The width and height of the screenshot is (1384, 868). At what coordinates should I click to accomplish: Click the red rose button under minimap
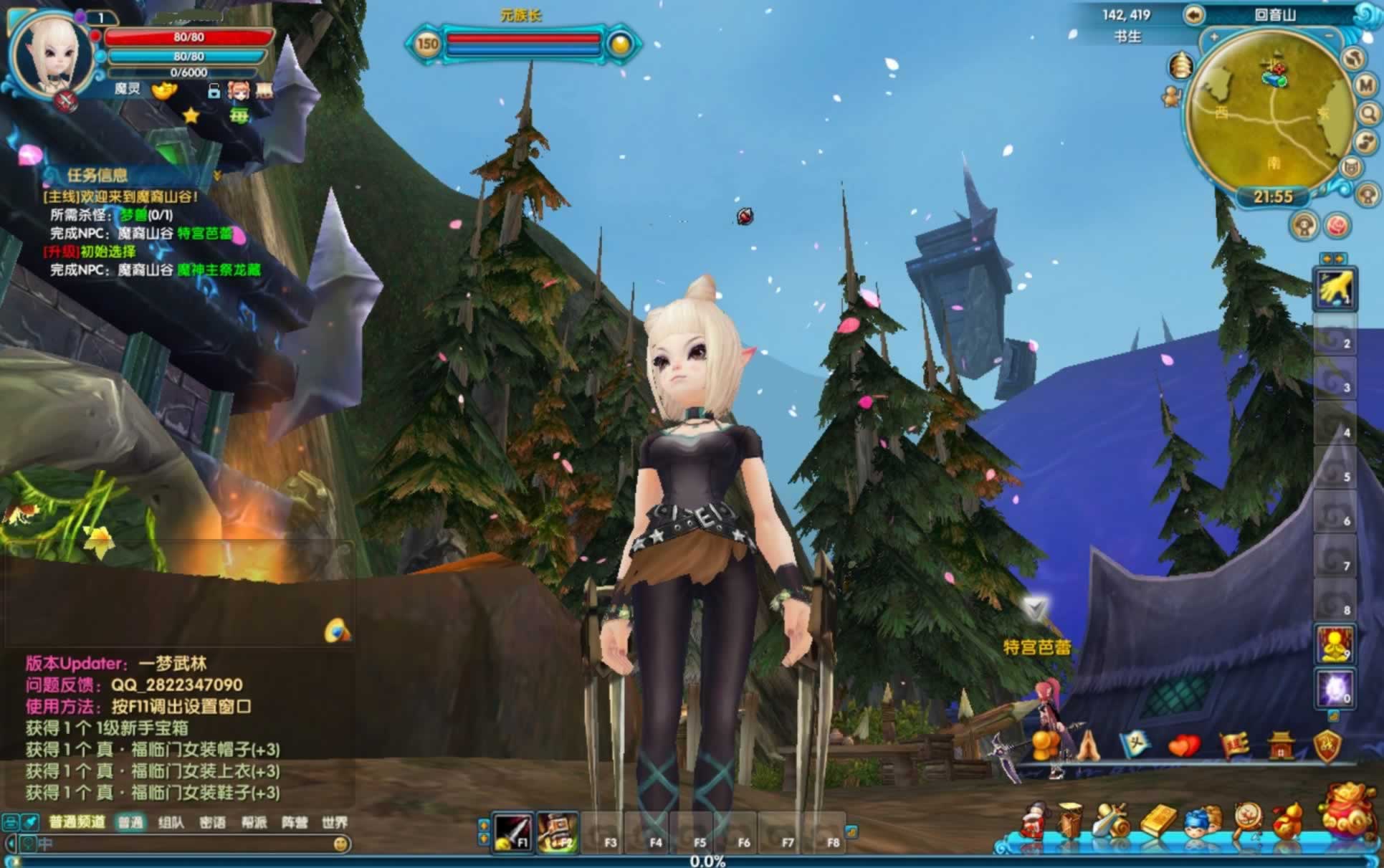(1337, 226)
